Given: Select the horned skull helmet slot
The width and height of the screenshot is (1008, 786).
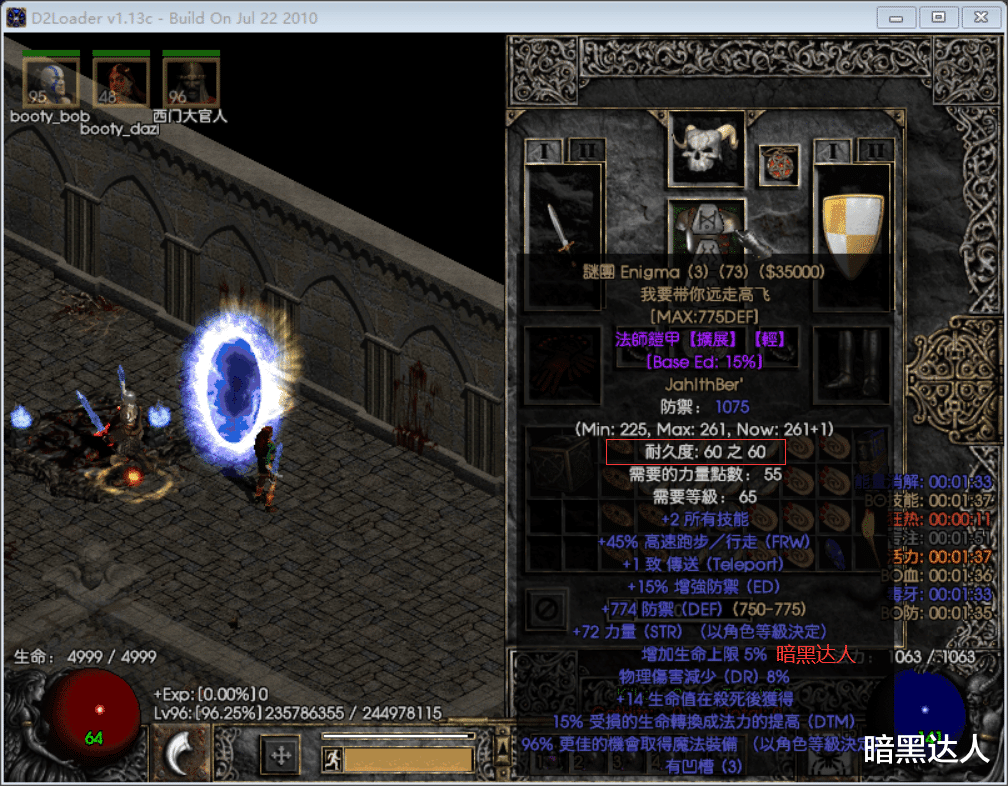Looking at the screenshot, I should 707,149.
